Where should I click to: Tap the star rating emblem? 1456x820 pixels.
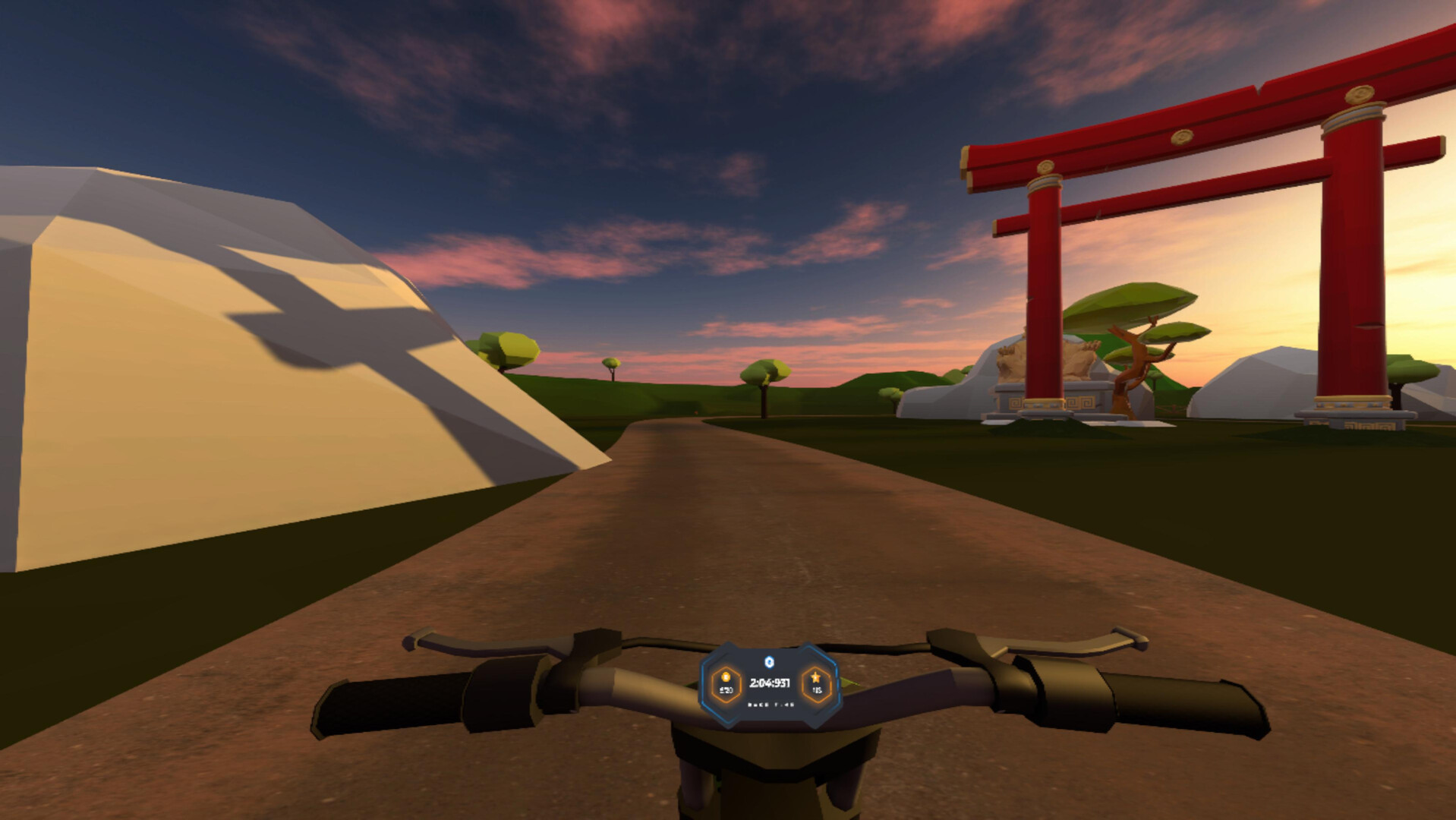pos(816,677)
